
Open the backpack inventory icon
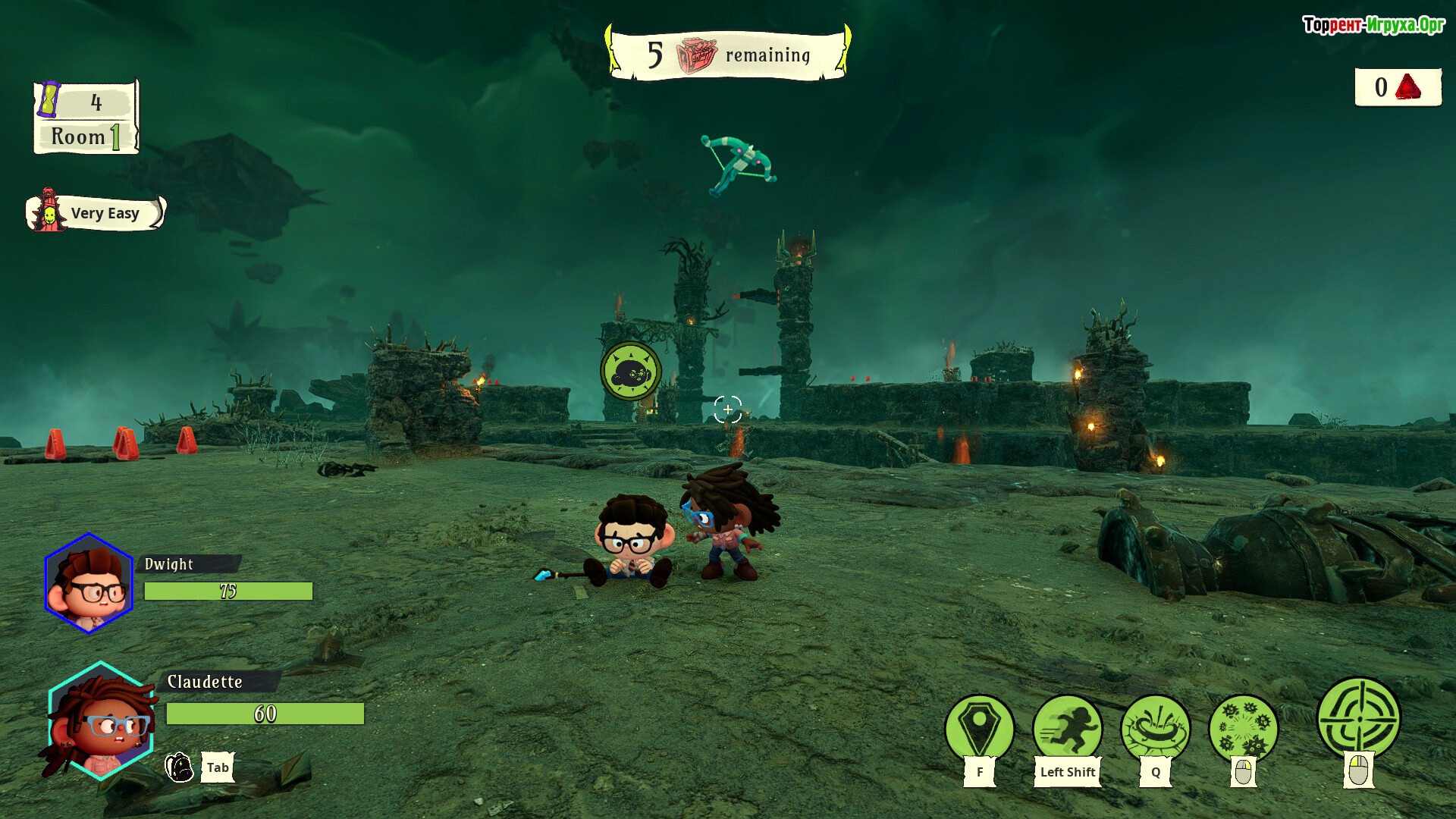[x=180, y=767]
